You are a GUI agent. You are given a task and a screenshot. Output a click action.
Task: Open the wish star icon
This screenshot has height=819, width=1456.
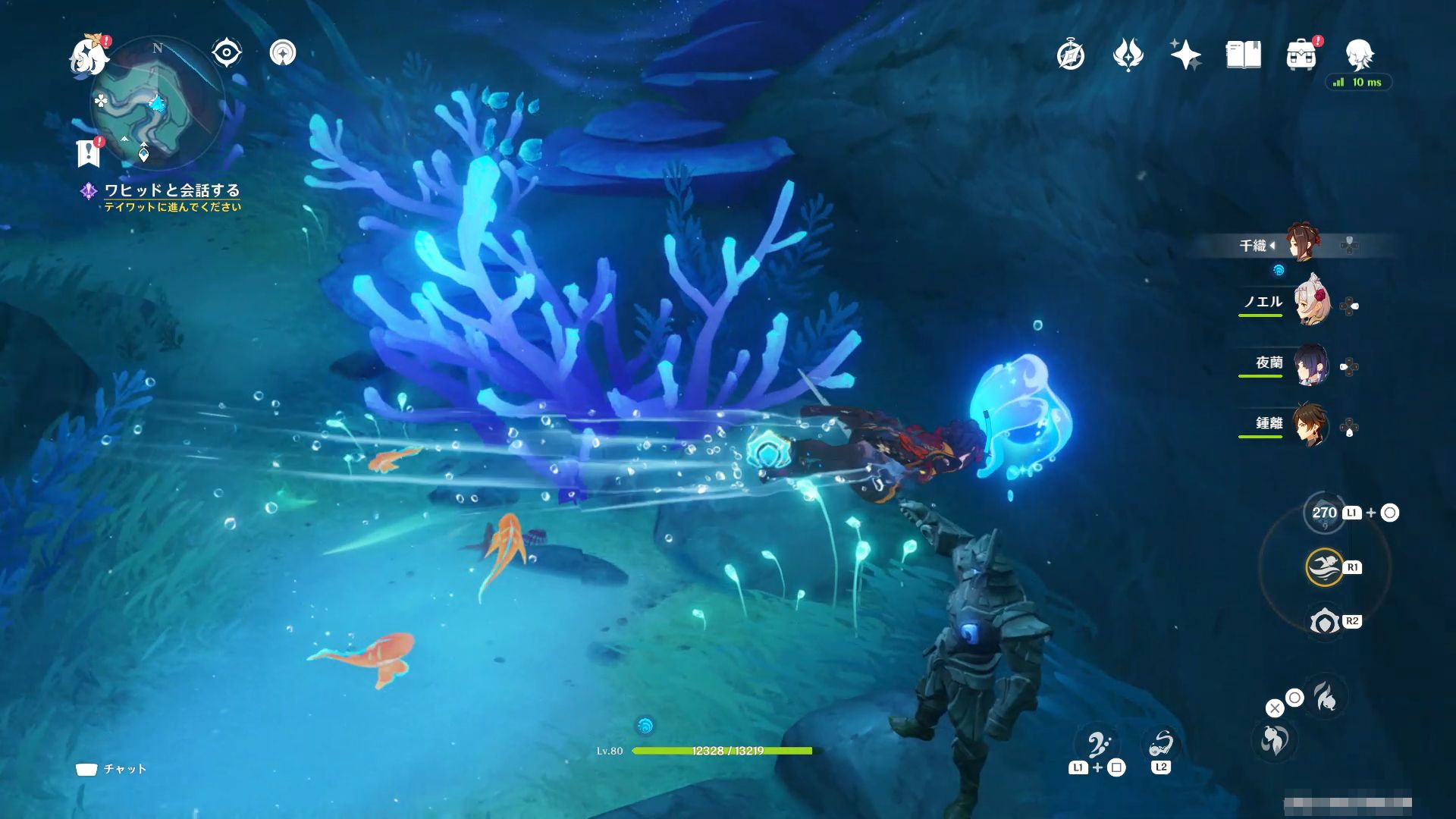coord(1185,55)
